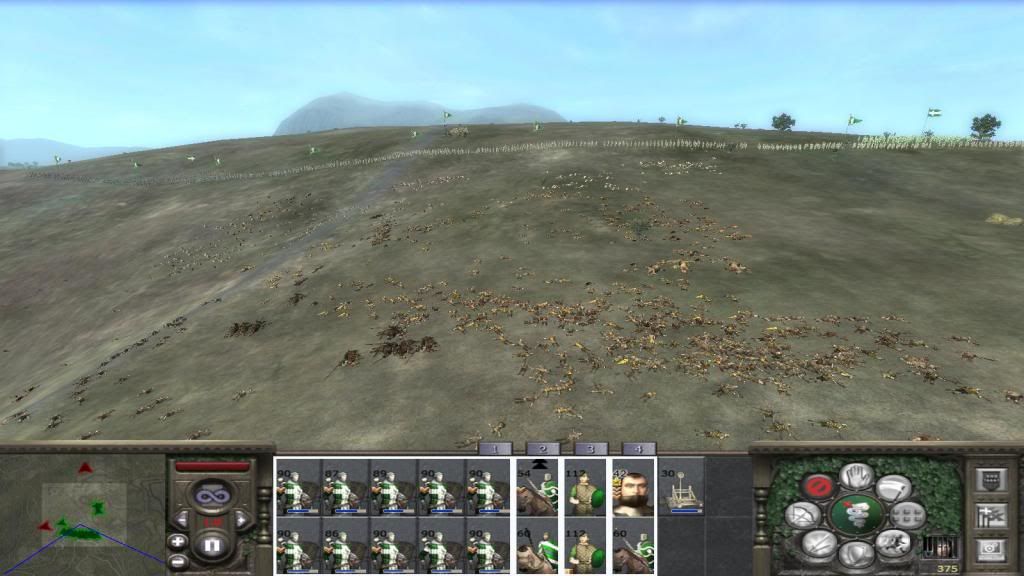Toggle the bow and arrow command
Viewport: 1024px width, 576px height.
pyautogui.click(x=803, y=515)
